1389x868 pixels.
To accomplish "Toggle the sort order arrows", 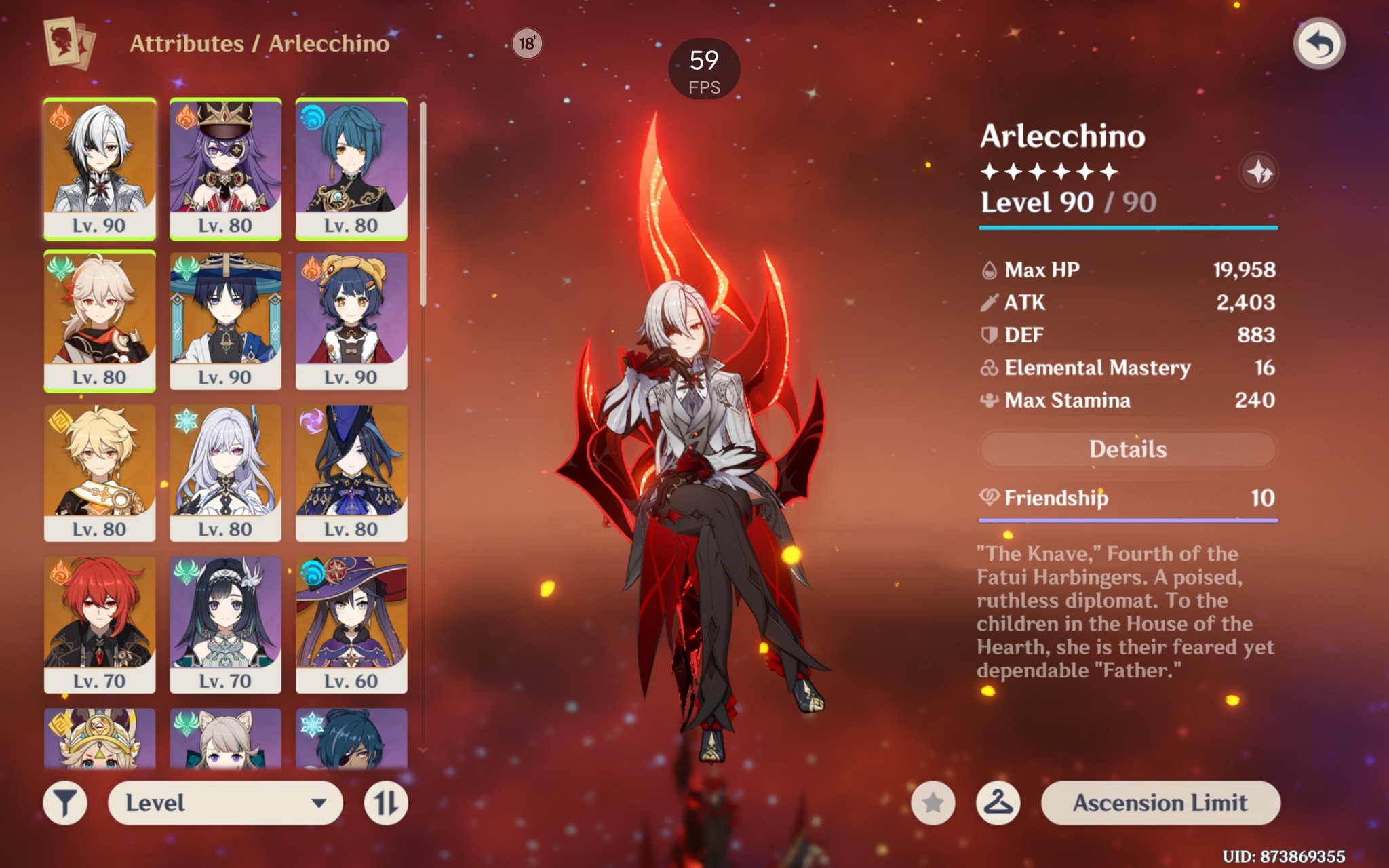I will (386, 803).
